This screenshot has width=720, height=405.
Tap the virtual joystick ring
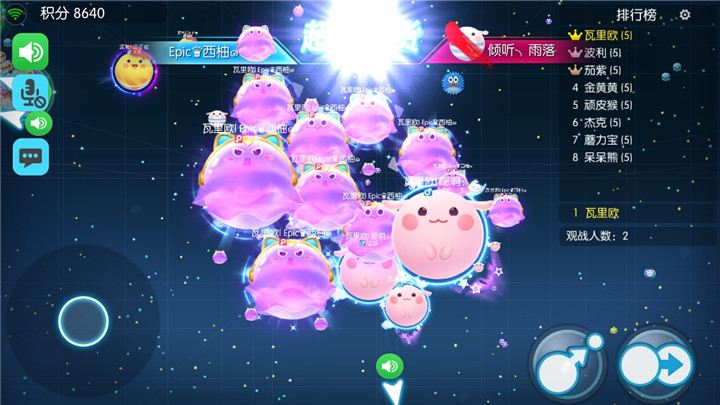point(83,321)
